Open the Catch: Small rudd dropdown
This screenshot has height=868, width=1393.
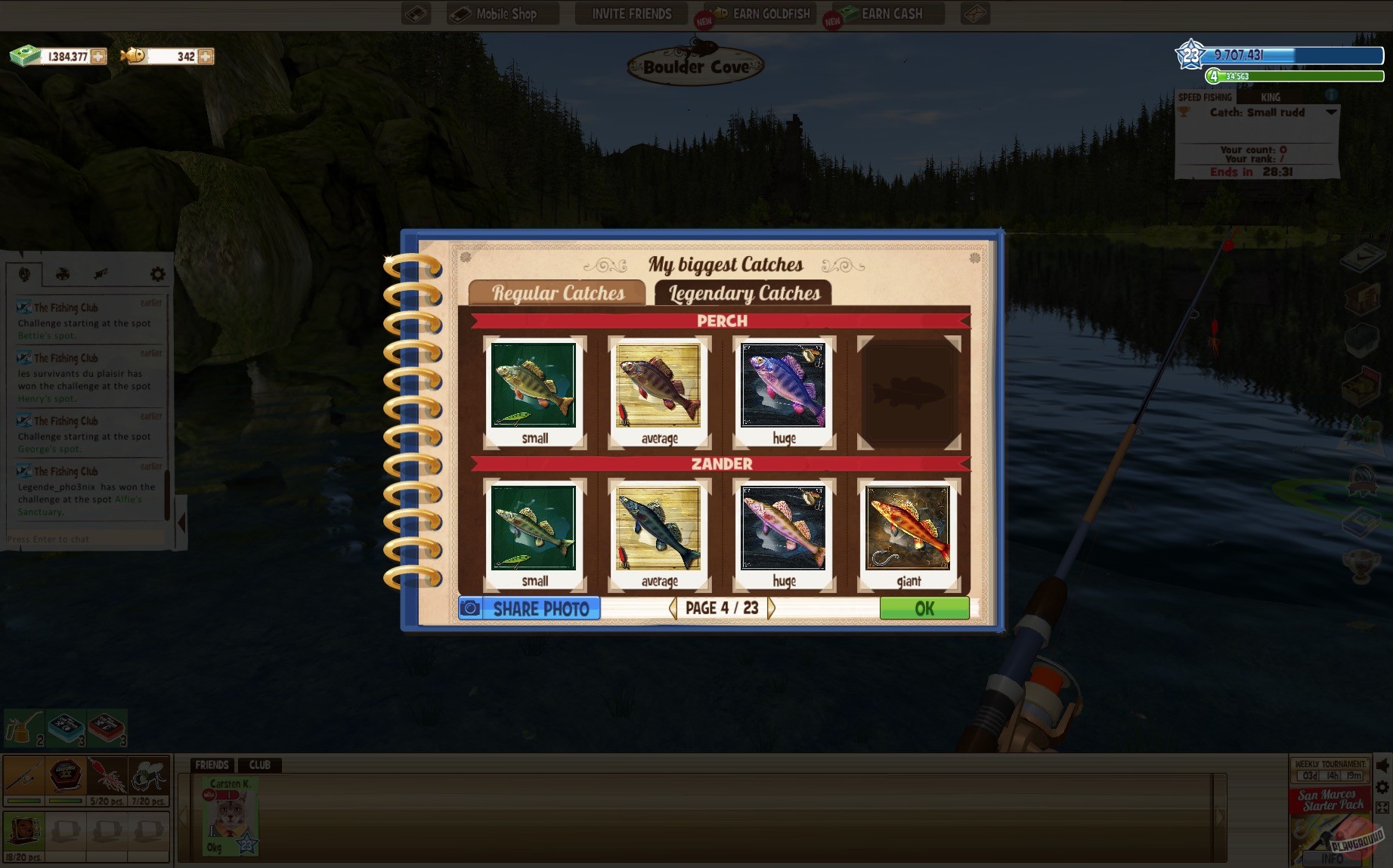click(x=1328, y=113)
